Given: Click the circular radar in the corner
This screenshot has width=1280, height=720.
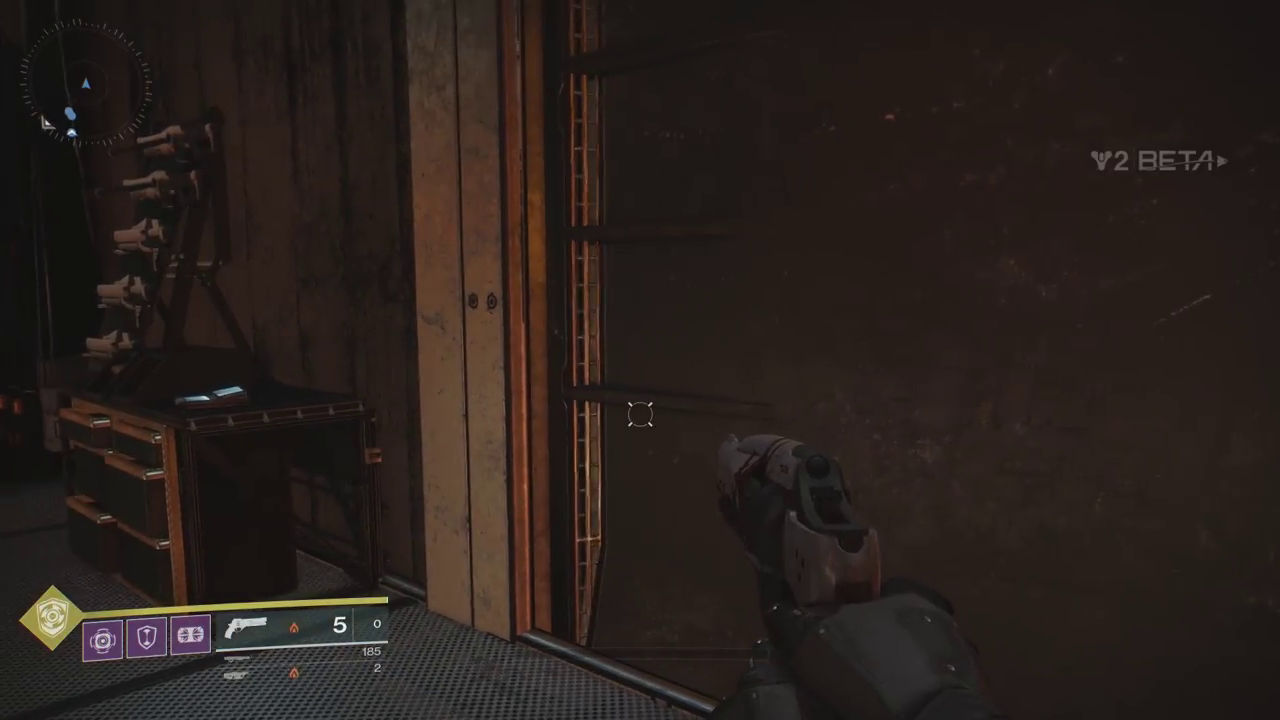Looking at the screenshot, I should click(x=86, y=83).
